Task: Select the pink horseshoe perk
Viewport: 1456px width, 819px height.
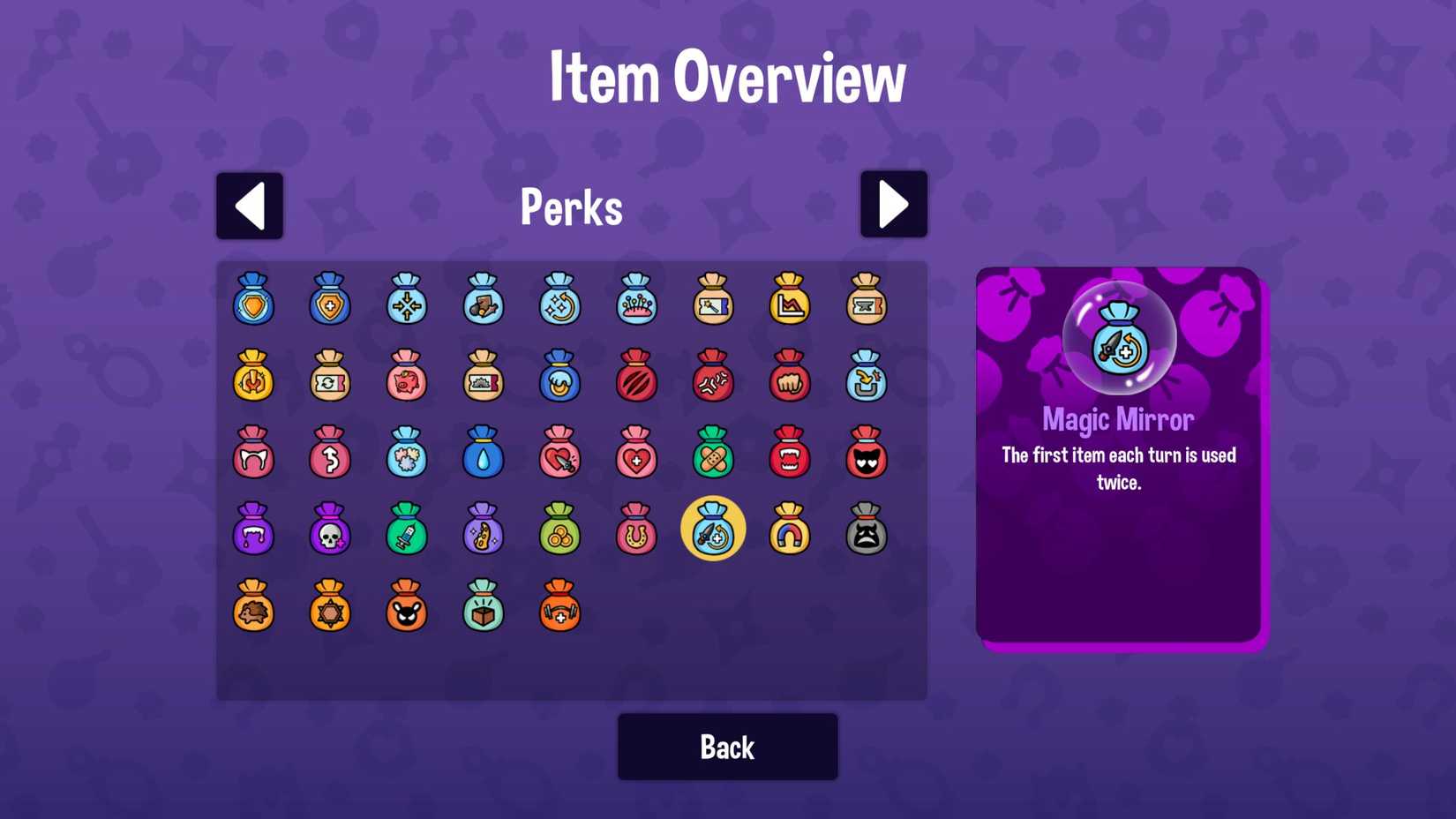Action: (636, 532)
